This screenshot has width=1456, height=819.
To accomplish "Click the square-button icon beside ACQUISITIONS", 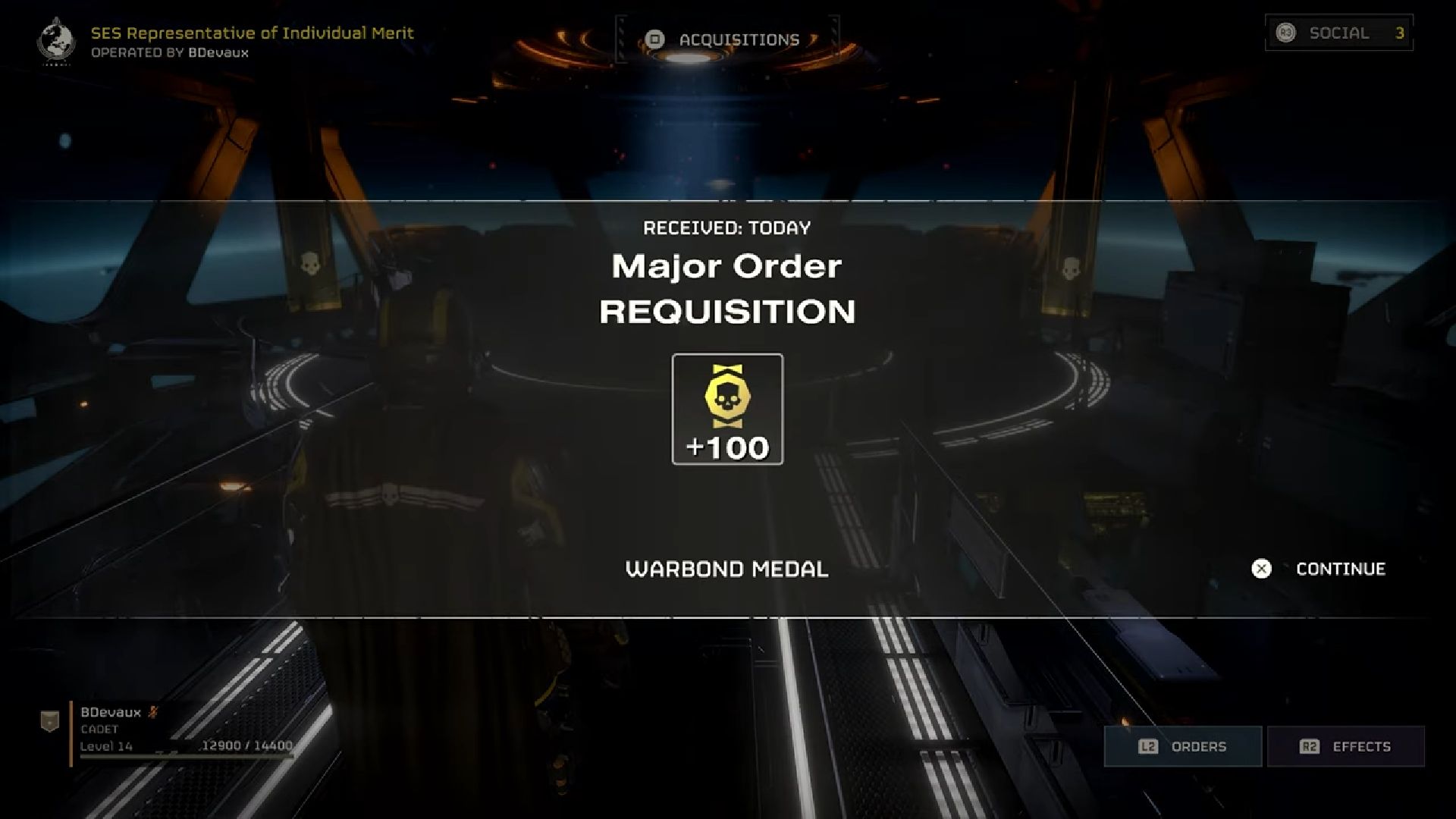I will pos(655,39).
